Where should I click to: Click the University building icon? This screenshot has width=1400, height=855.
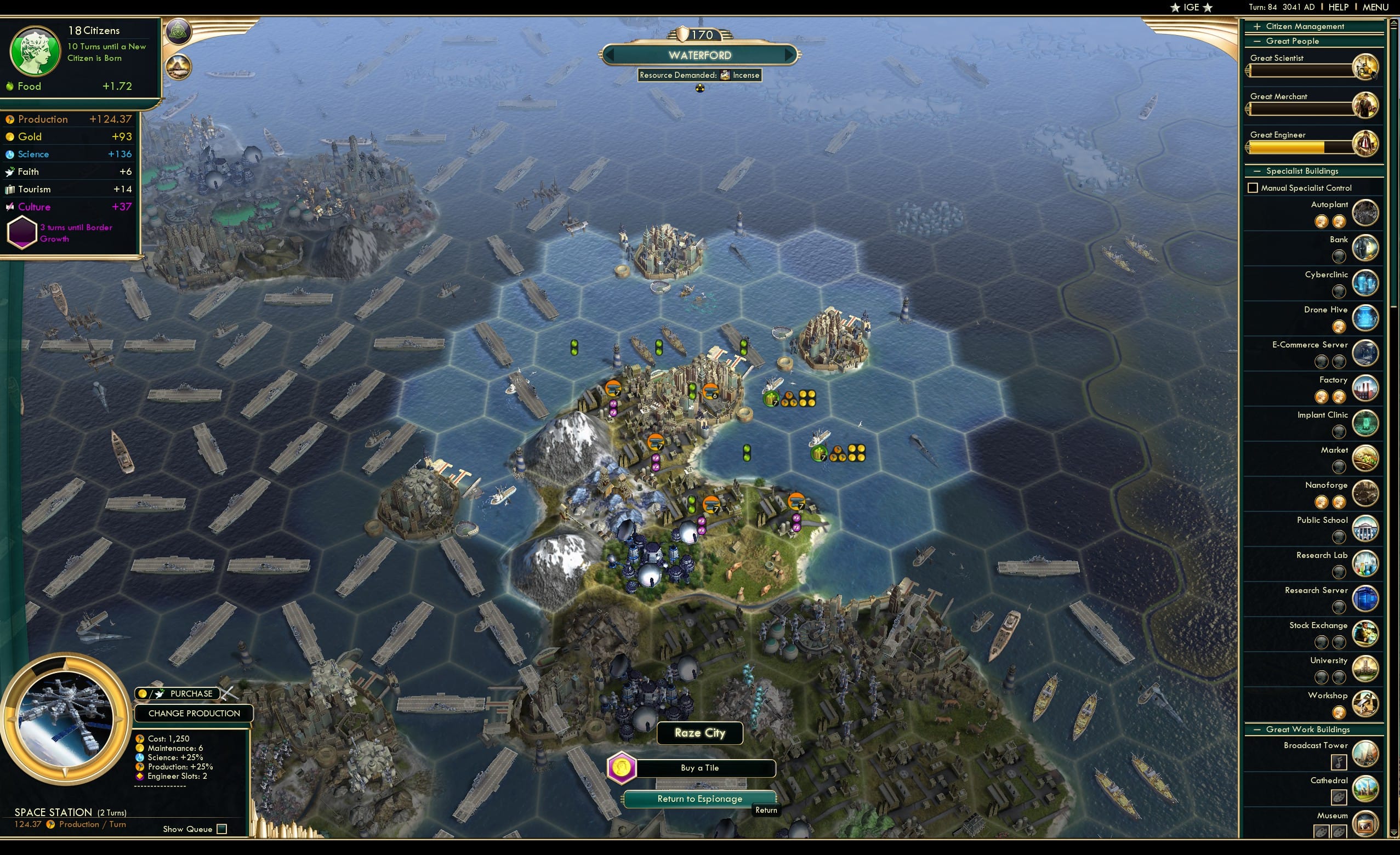[x=1366, y=669]
